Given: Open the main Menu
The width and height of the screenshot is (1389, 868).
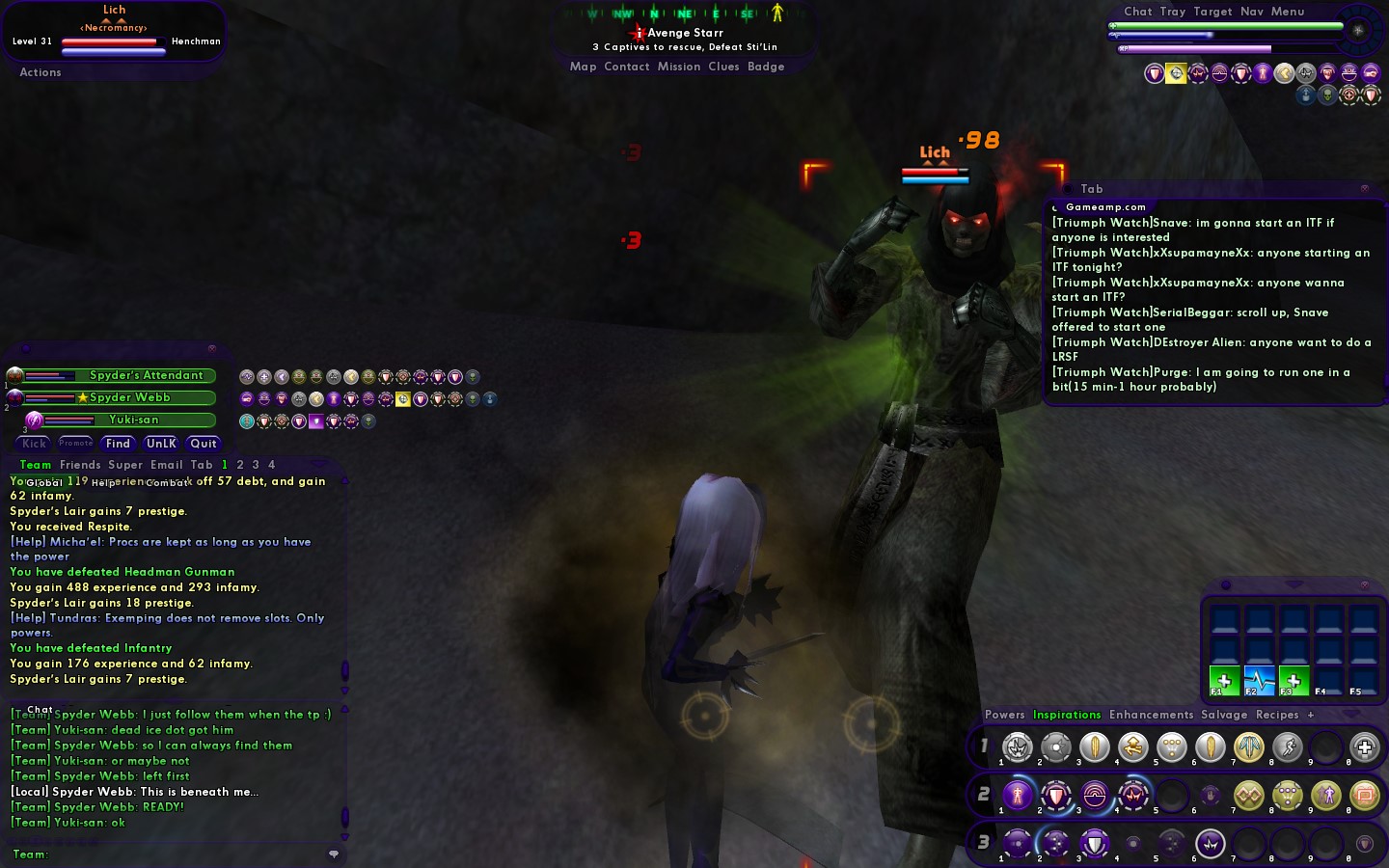Looking at the screenshot, I should [x=1288, y=12].
